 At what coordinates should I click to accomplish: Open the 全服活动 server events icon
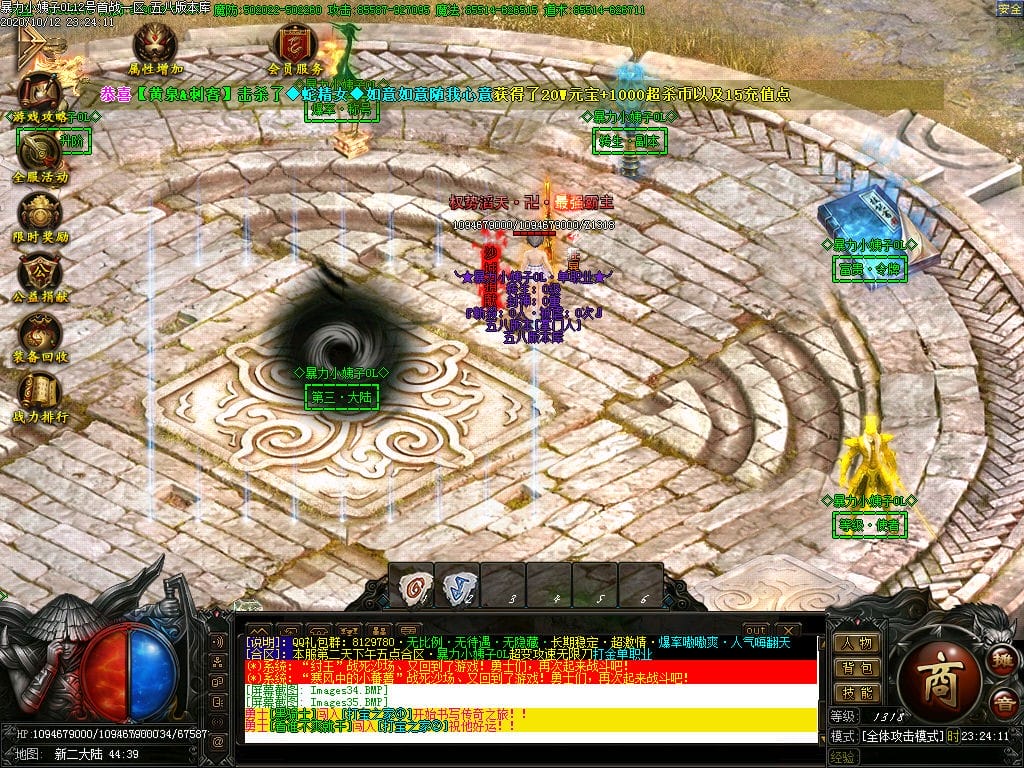tap(40, 152)
